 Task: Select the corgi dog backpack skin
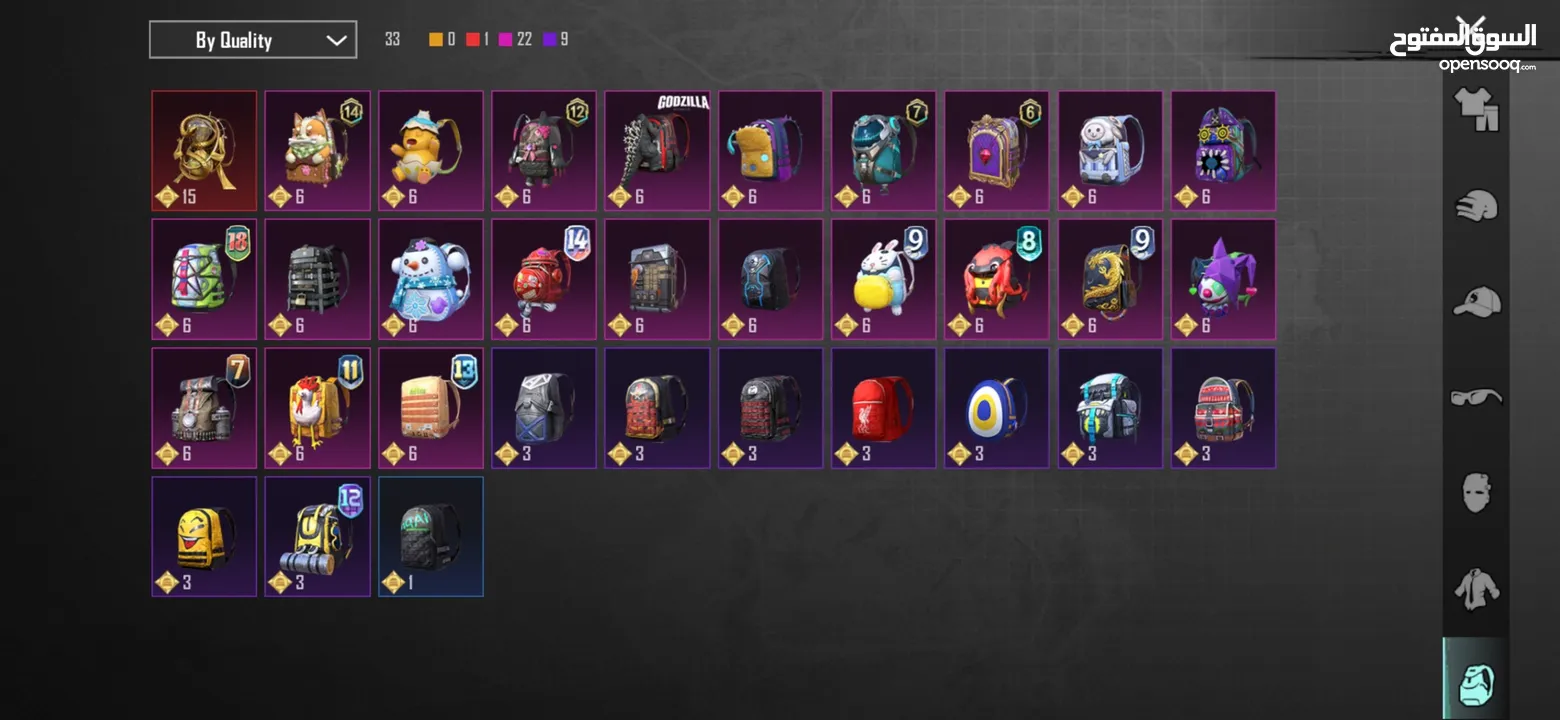317,151
